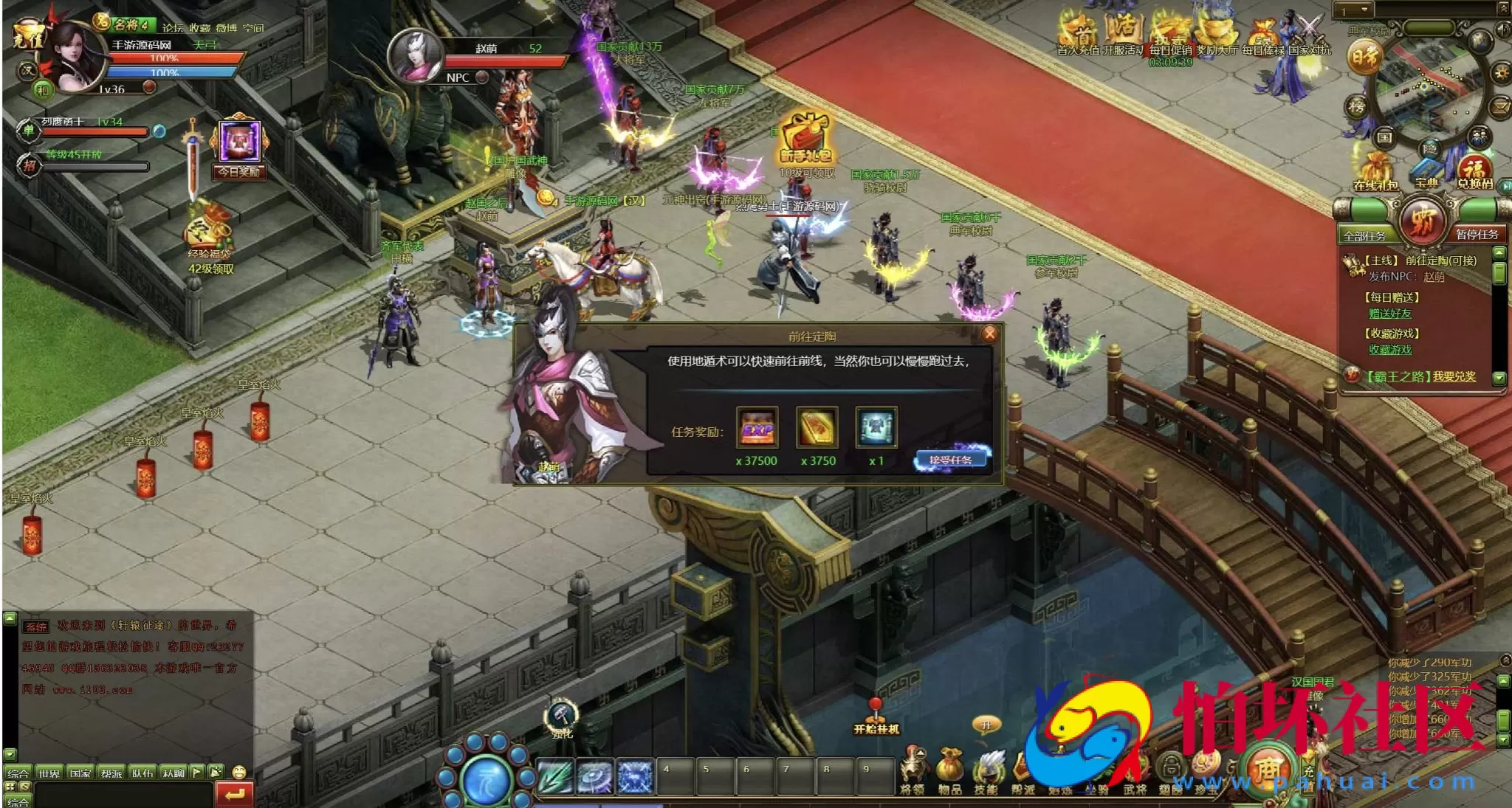Image resolution: width=1512 pixels, height=808 pixels.
Task: Follow the 赠送好友 quest link
Action: tap(1390, 314)
